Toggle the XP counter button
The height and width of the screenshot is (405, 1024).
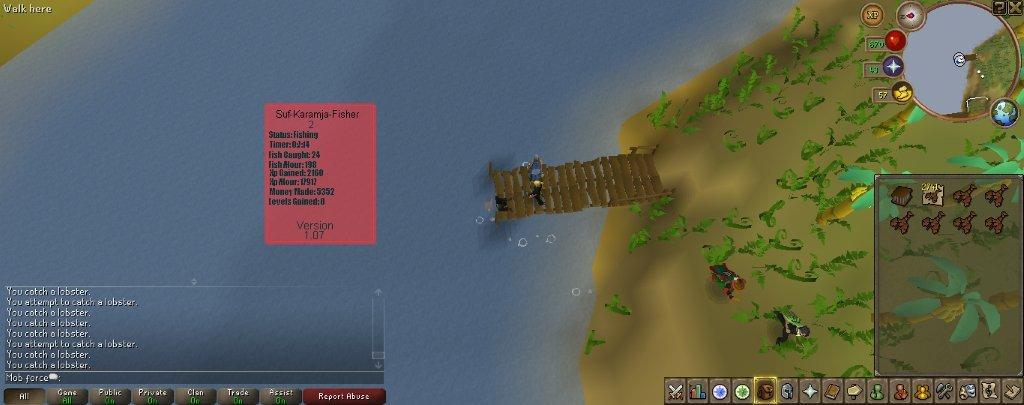point(874,15)
